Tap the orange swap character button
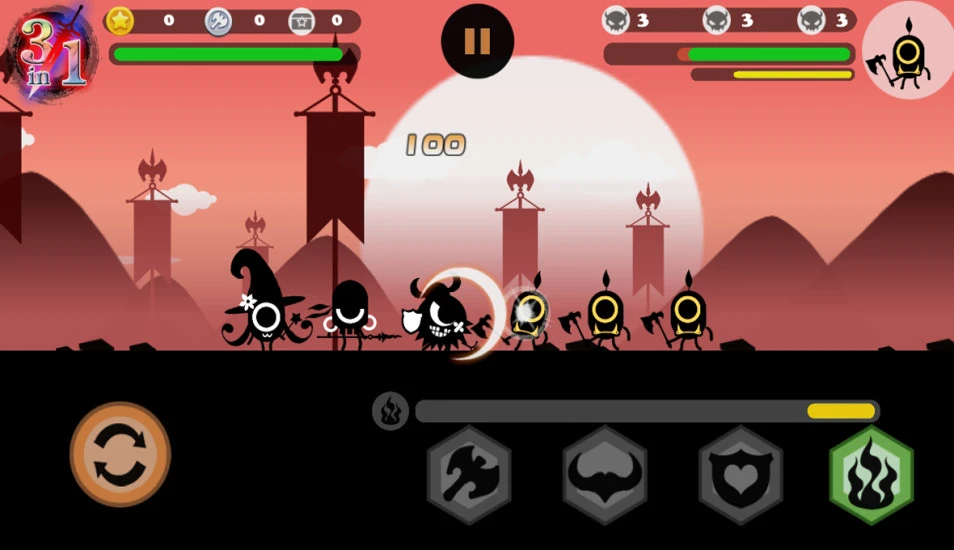 tap(120, 453)
